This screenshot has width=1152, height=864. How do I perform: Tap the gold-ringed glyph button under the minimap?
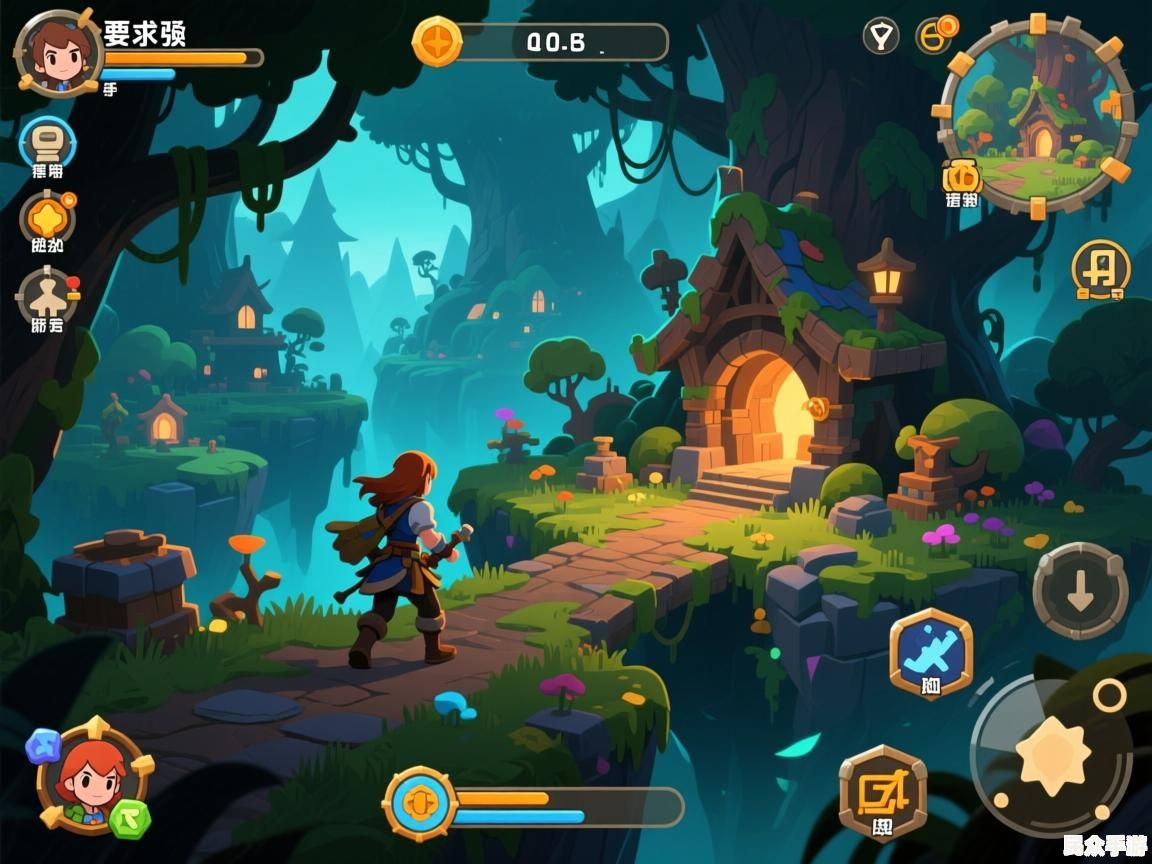pyautogui.click(x=1100, y=268)
